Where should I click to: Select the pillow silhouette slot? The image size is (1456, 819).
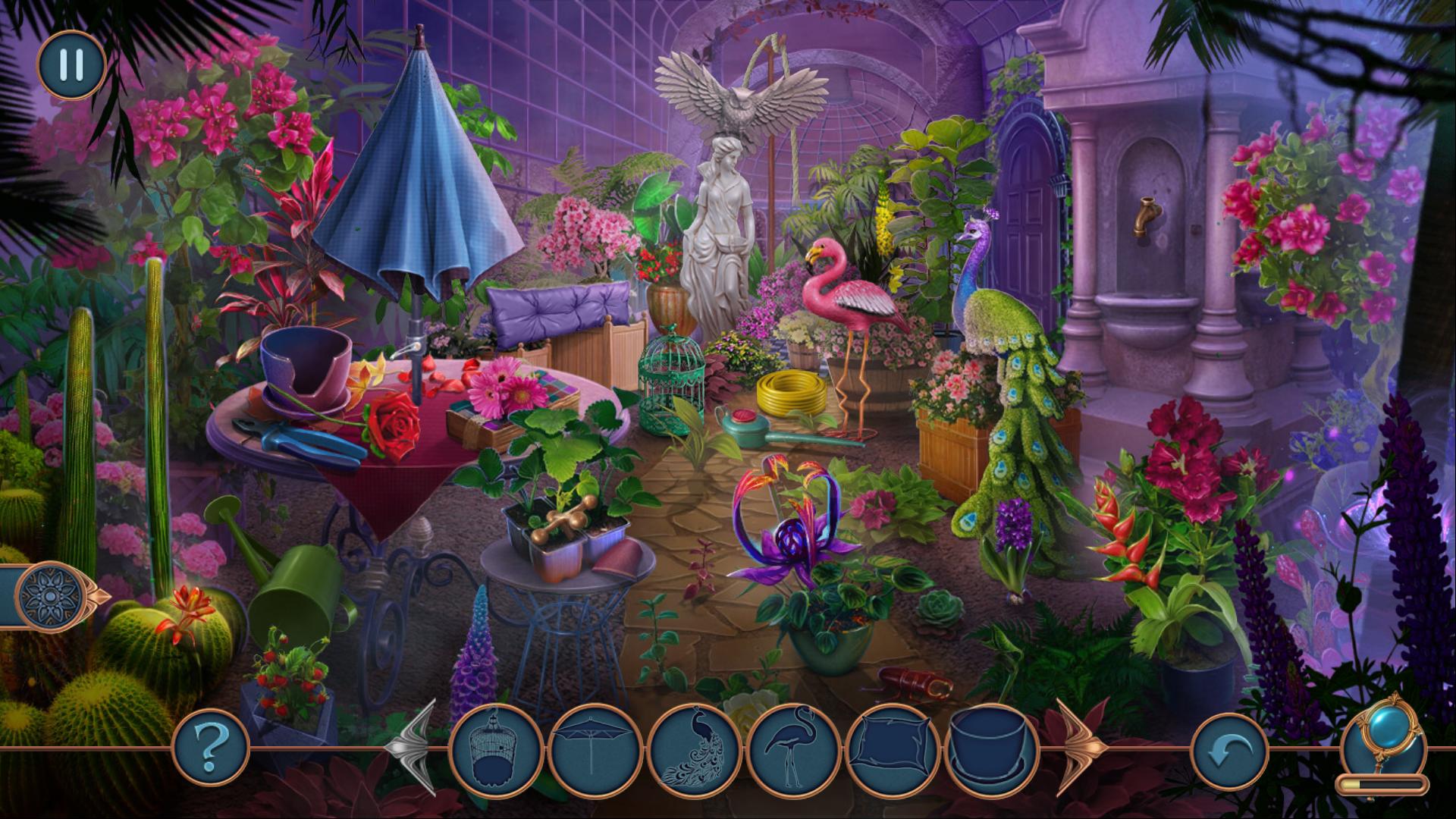[x=893, y=751]
